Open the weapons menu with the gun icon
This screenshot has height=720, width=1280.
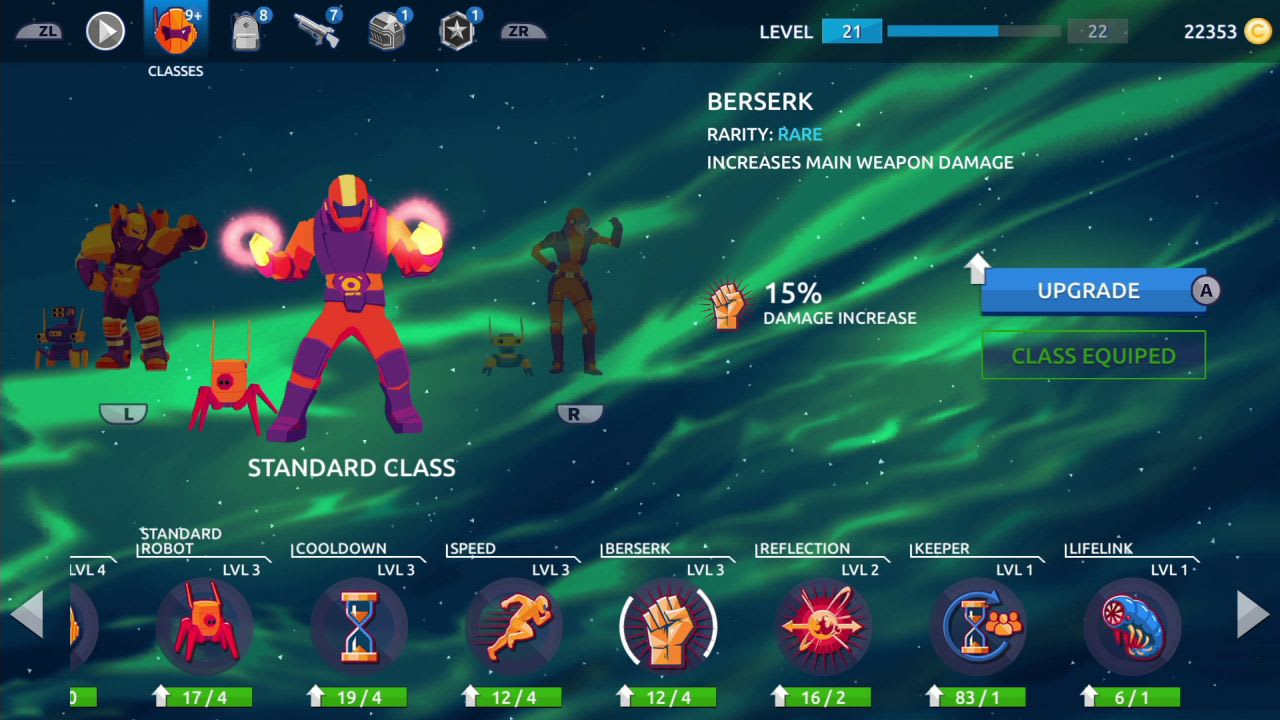pyautogui.click(x=315, y=30)
